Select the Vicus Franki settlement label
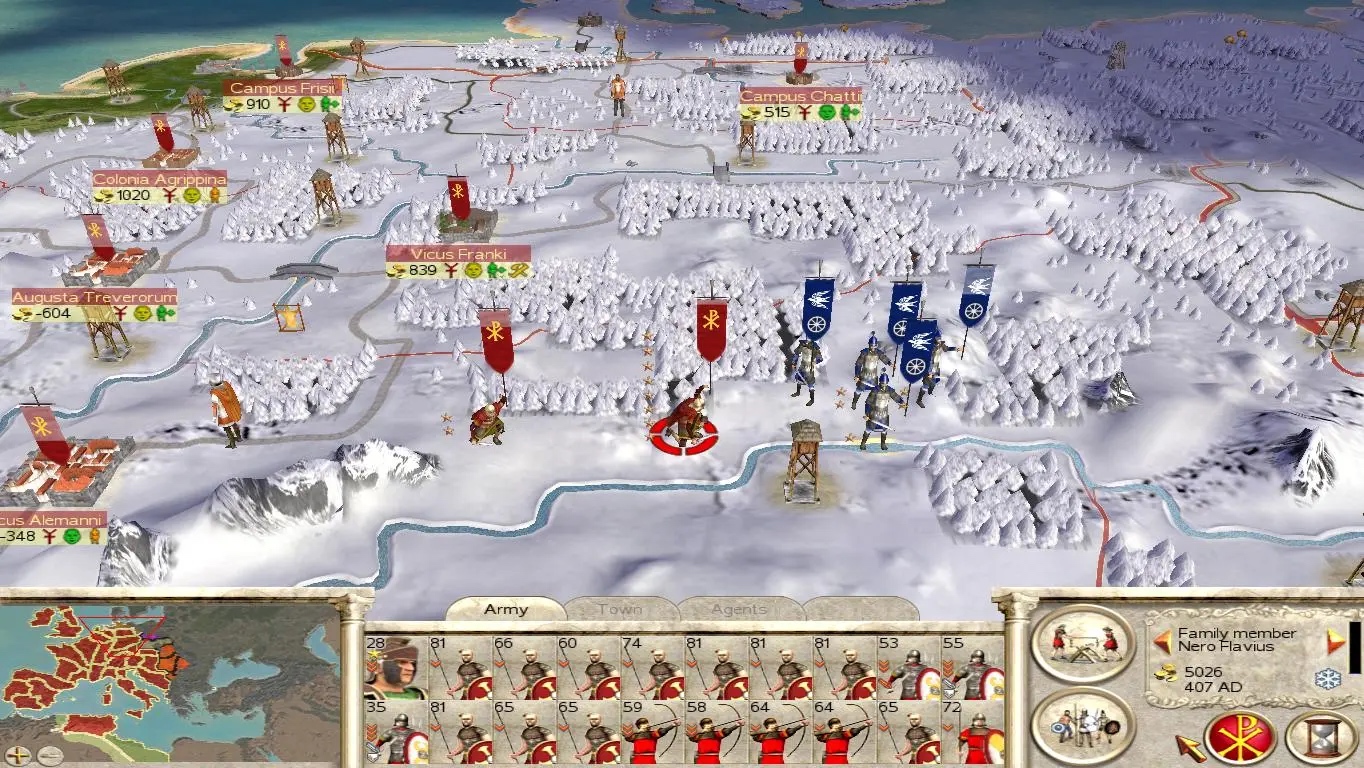Viewport: 1364px width, 768px height. click(459, 255)
